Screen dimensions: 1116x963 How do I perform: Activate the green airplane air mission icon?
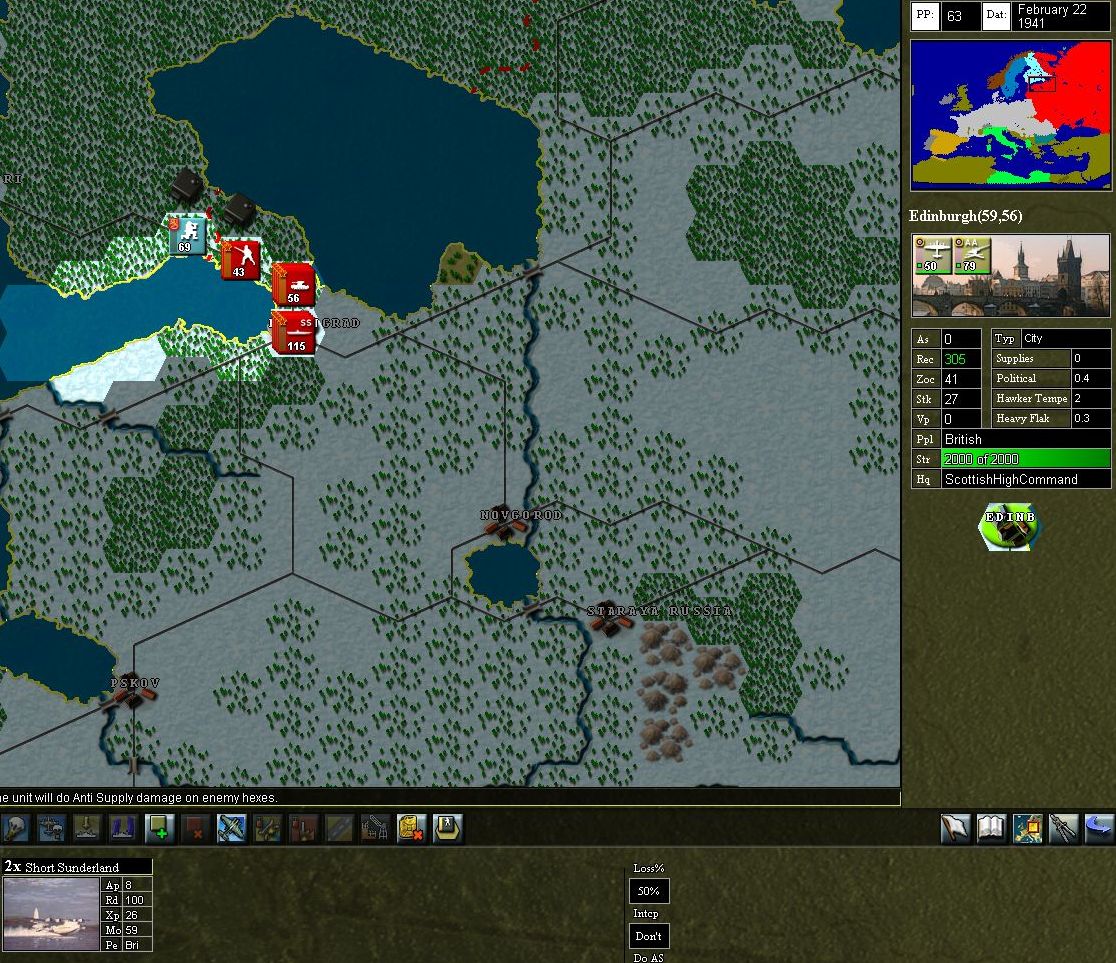[231, 828]
